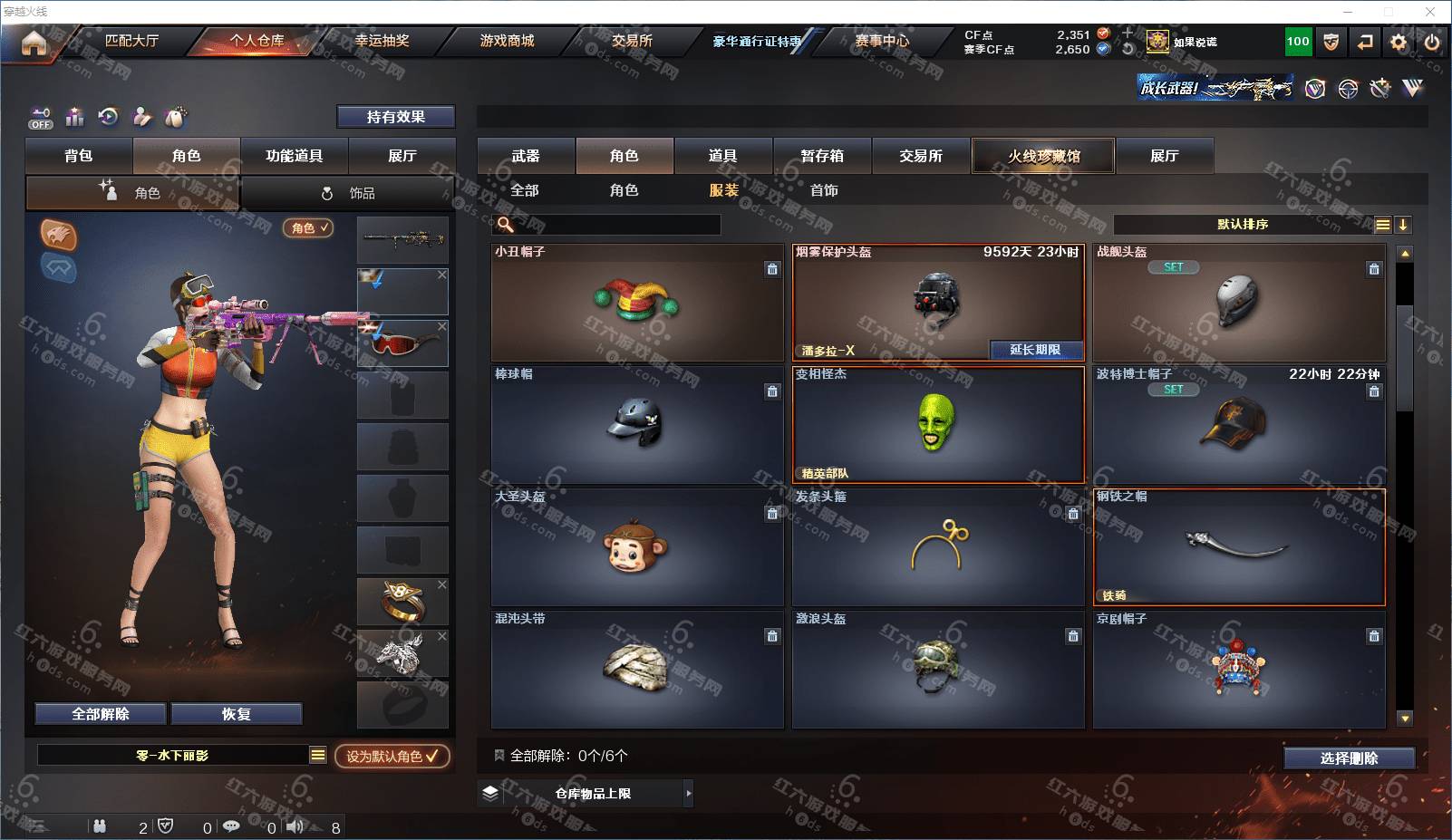Open the 幸运抽奖 lucky draw page
Screen dimensions: 1452x840
(x=382, y=41)
